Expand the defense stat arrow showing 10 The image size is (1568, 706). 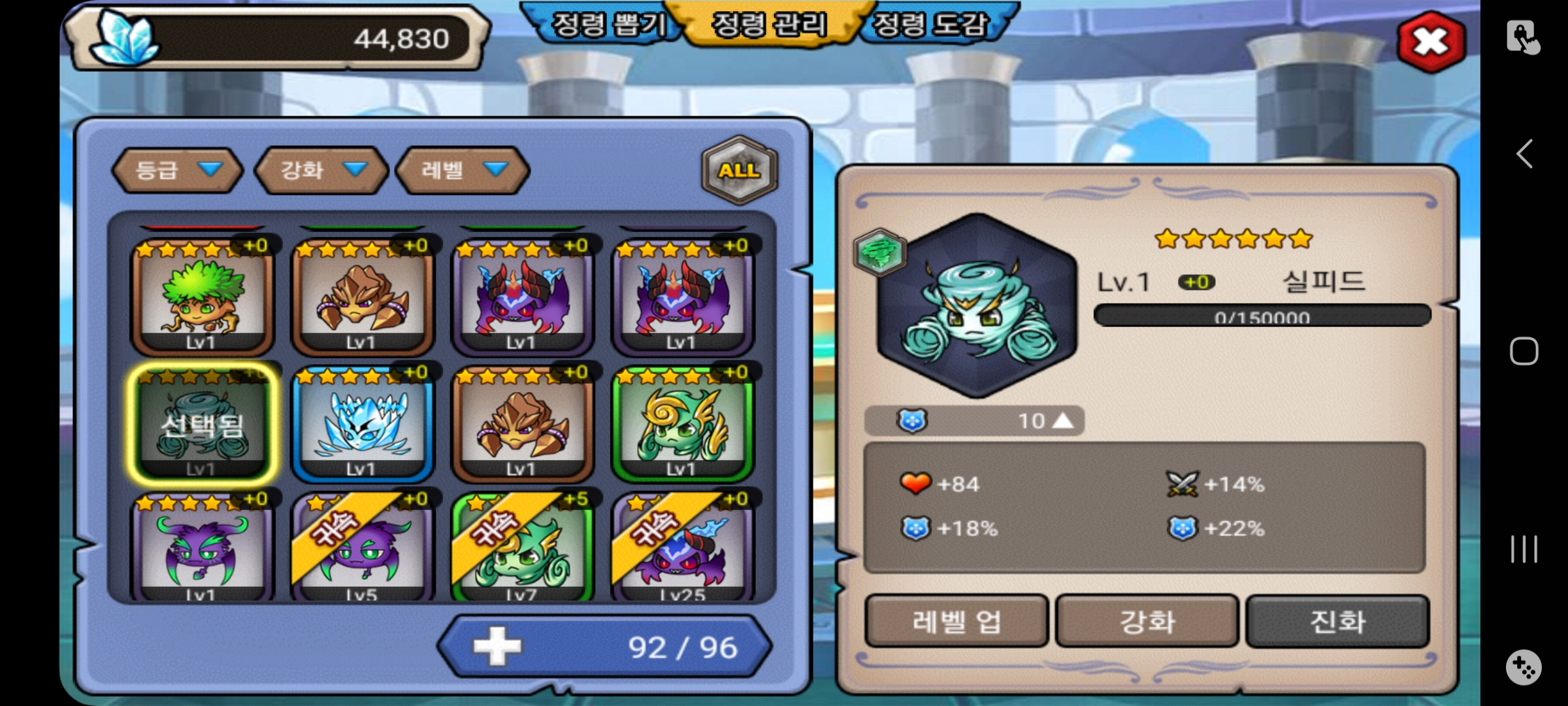[x=1063, y=421]
